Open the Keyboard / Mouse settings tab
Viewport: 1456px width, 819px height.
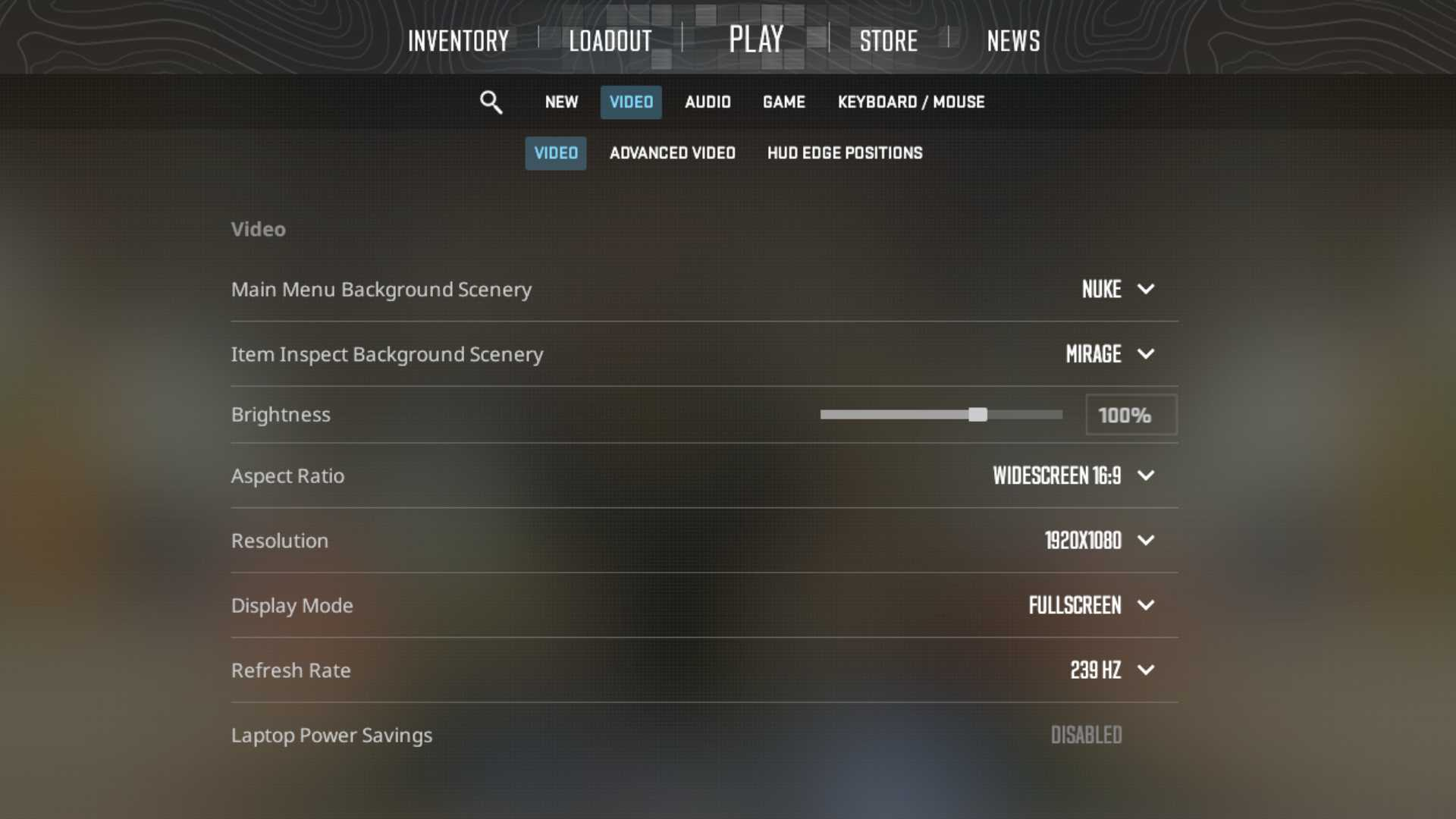[910, 102]
